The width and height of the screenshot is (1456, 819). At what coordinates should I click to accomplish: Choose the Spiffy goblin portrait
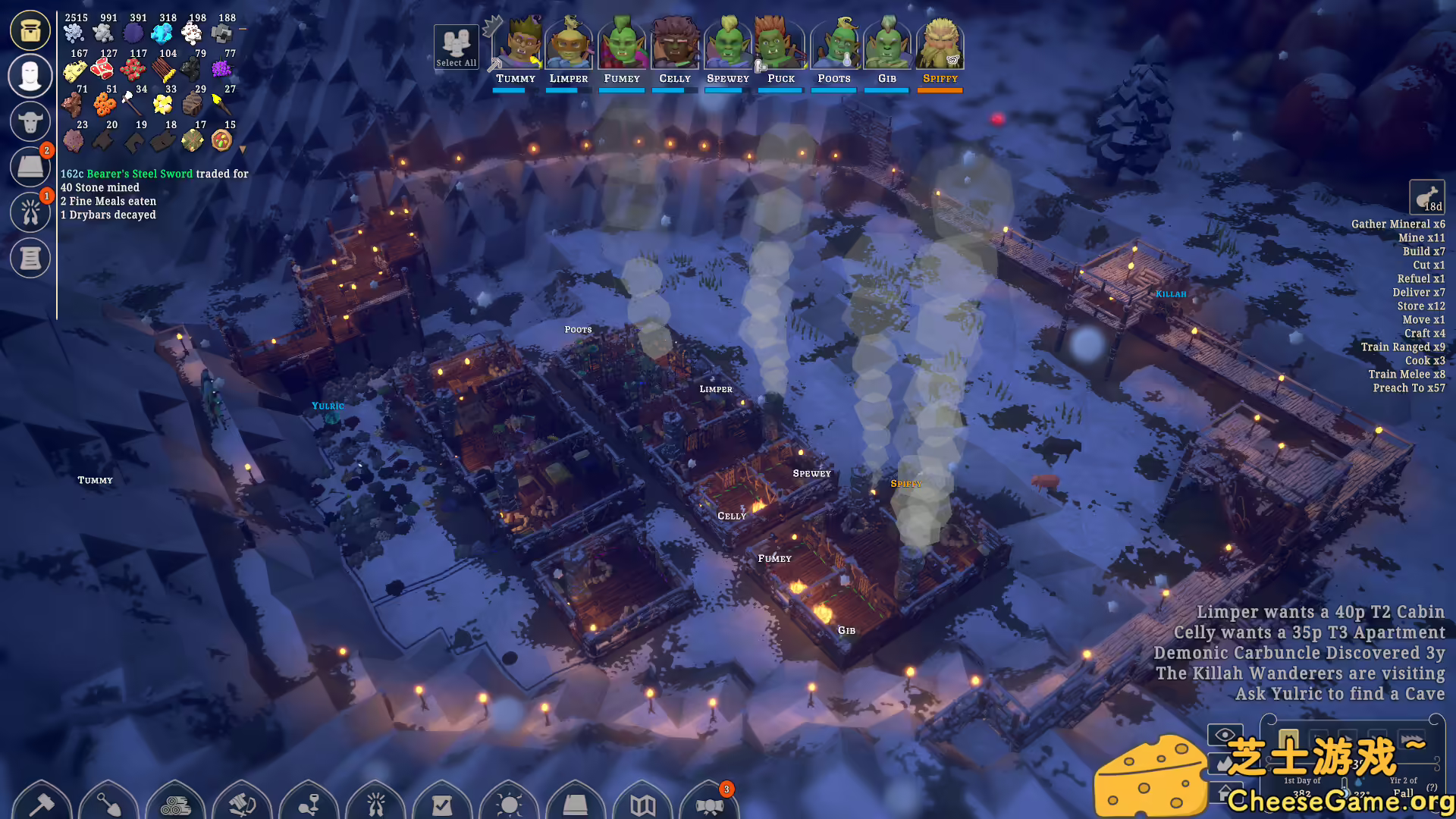click(x=940, y=47)
